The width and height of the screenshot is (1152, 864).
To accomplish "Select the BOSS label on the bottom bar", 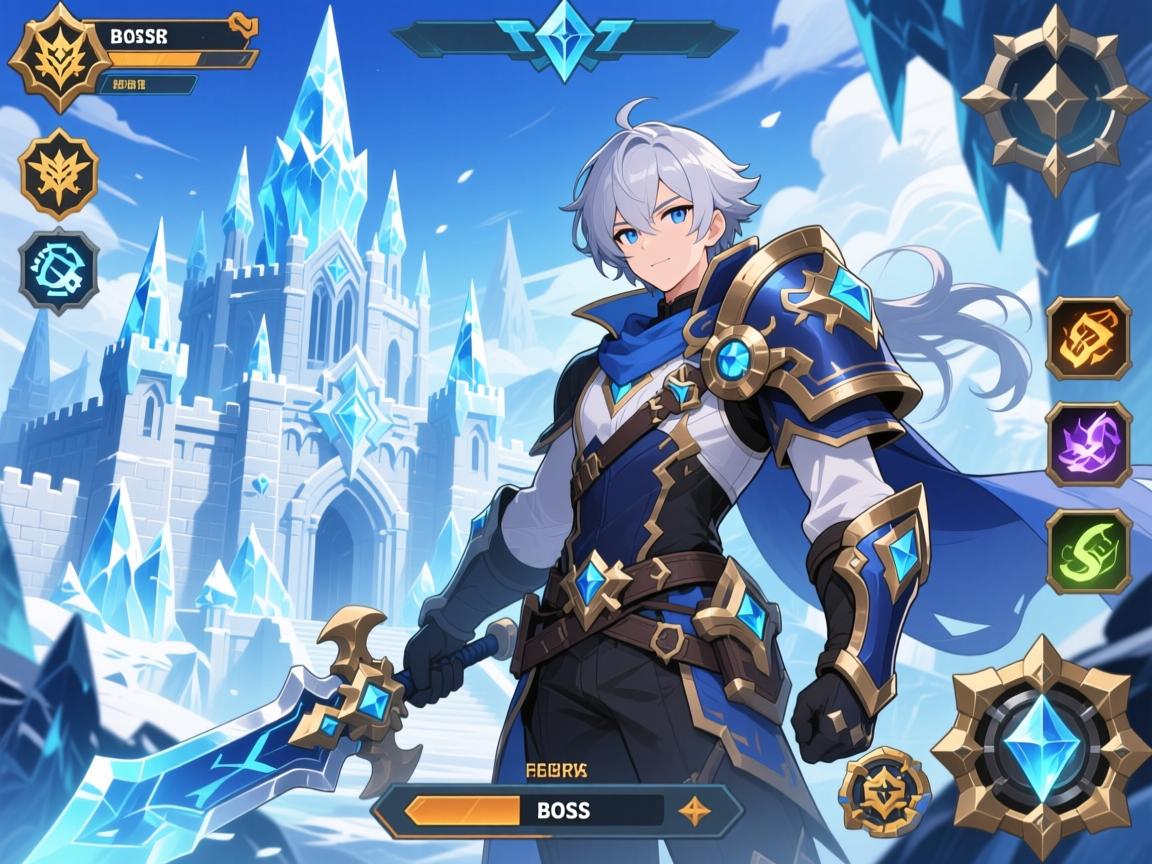I will click(563, 810).
